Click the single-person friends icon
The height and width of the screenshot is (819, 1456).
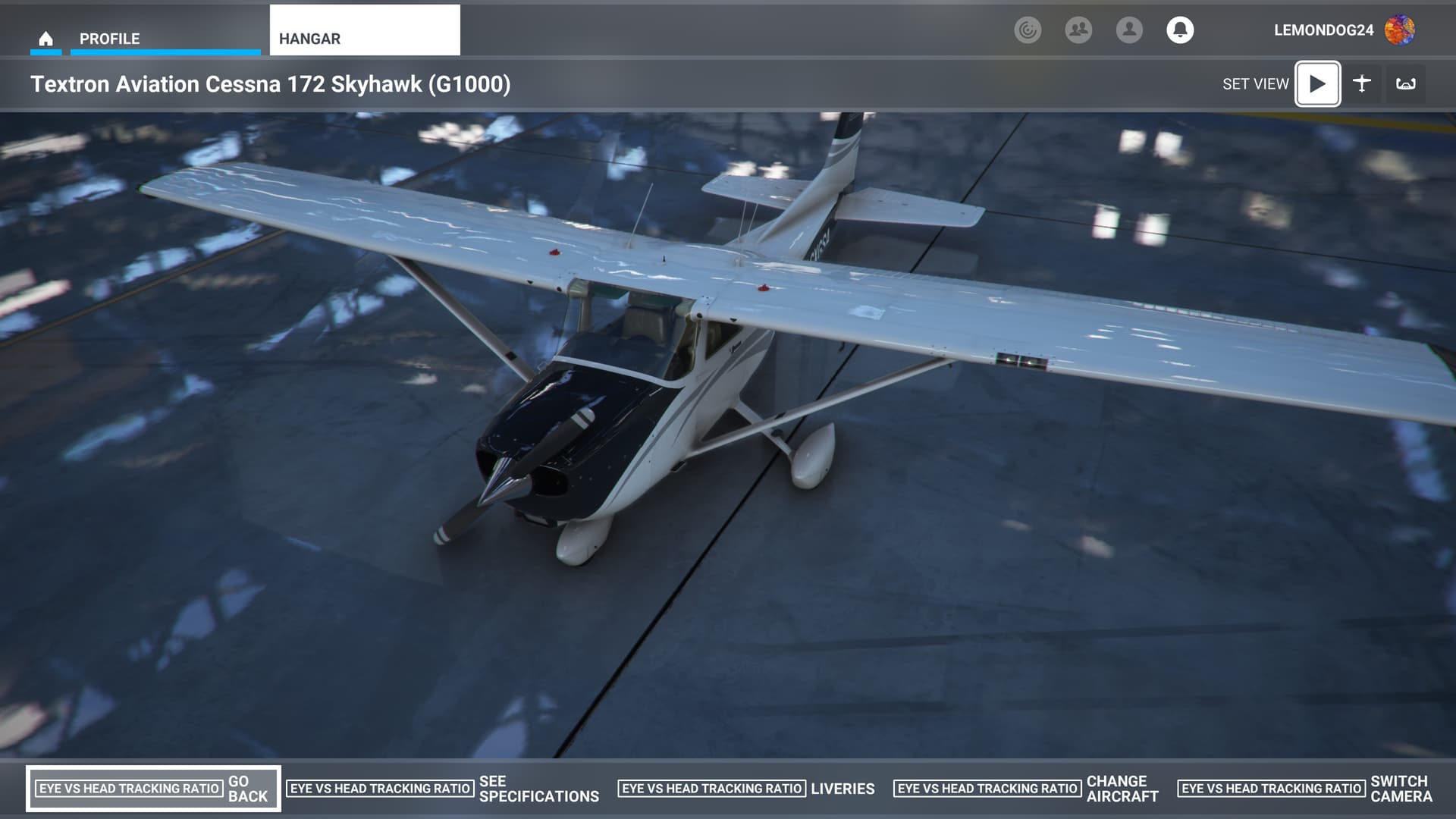[x=1129, y=30]
